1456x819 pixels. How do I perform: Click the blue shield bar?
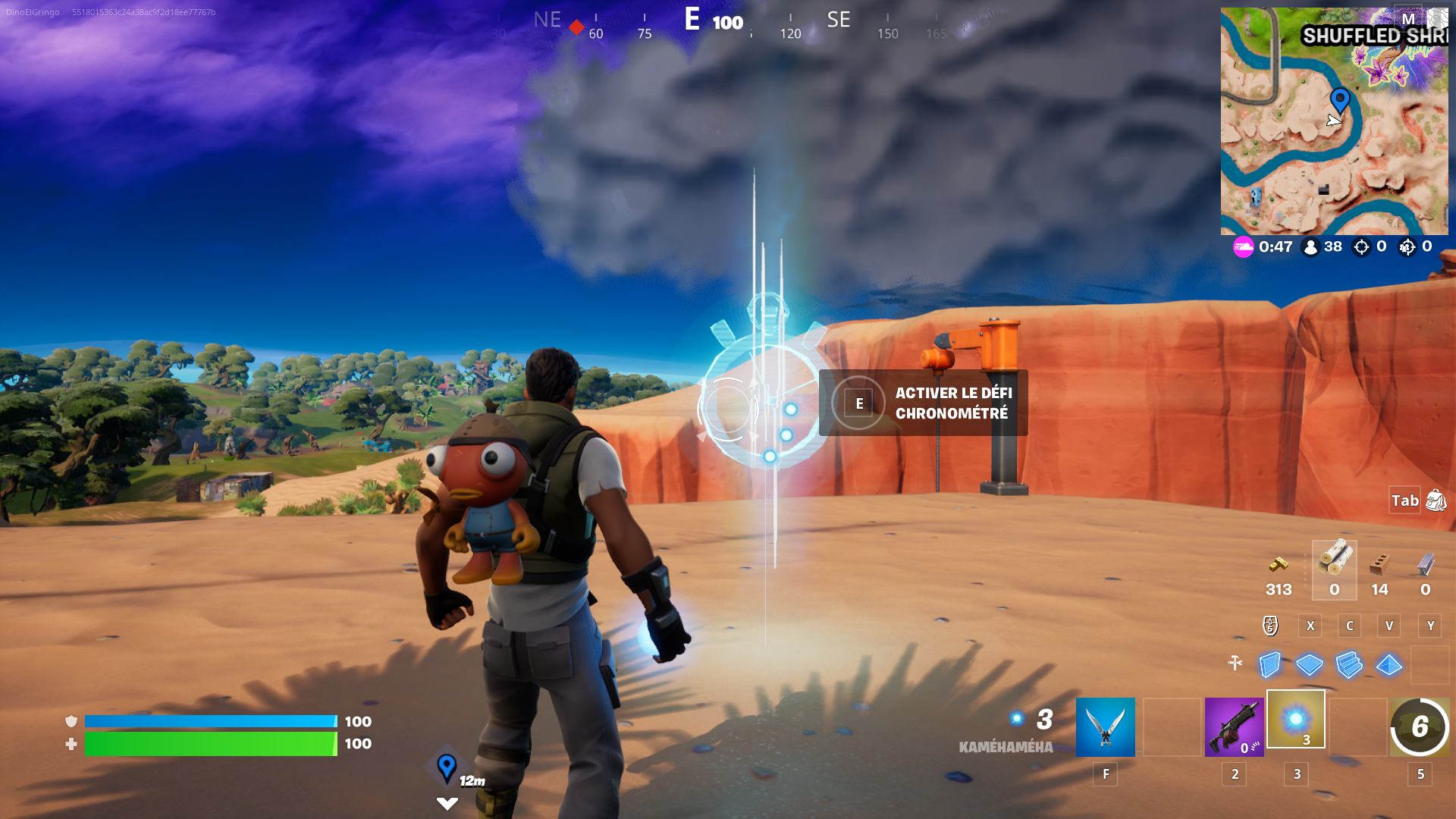tap(212, 721)
